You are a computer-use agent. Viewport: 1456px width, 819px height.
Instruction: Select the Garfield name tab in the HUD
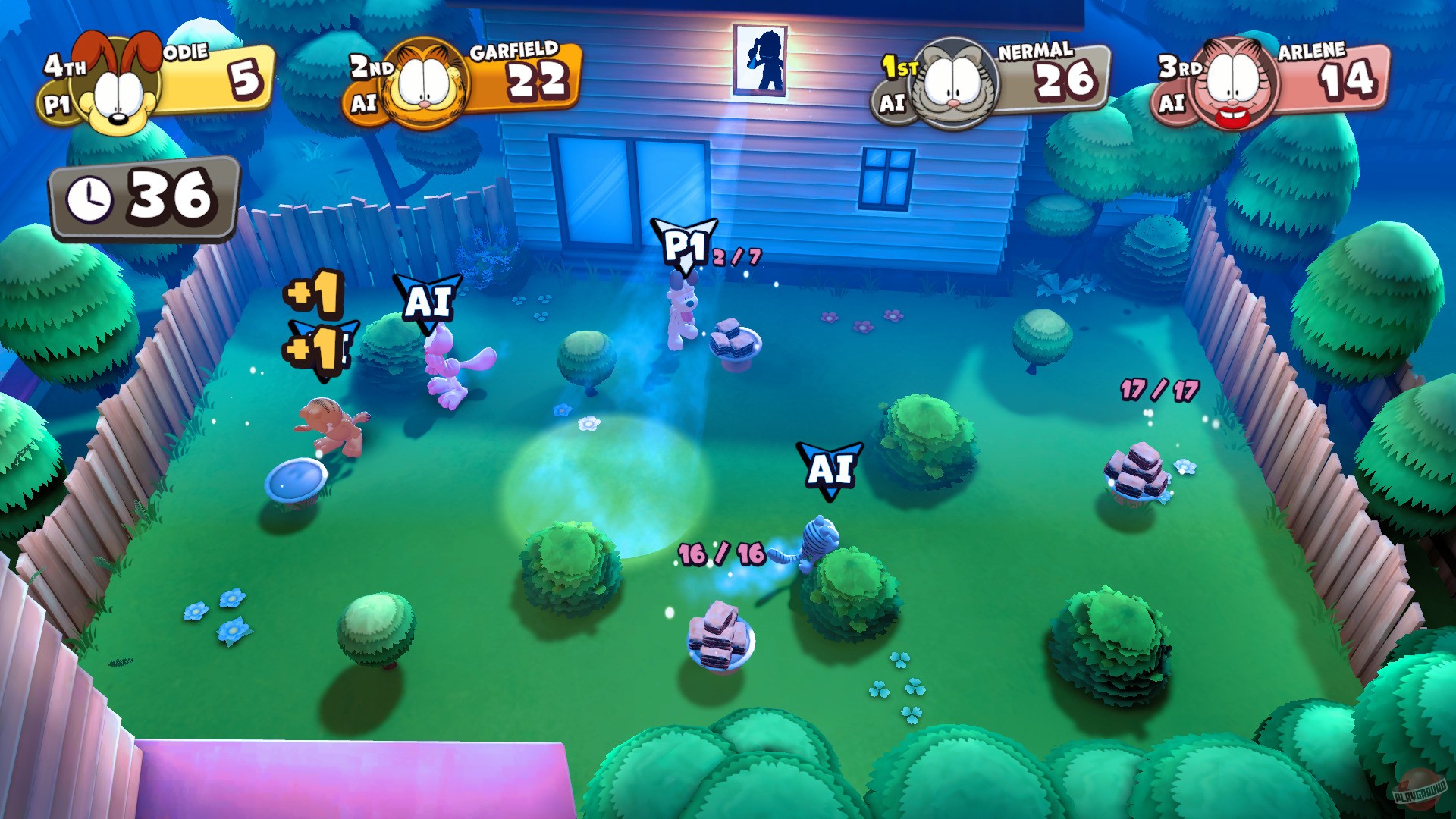click(x=514, y=53)
